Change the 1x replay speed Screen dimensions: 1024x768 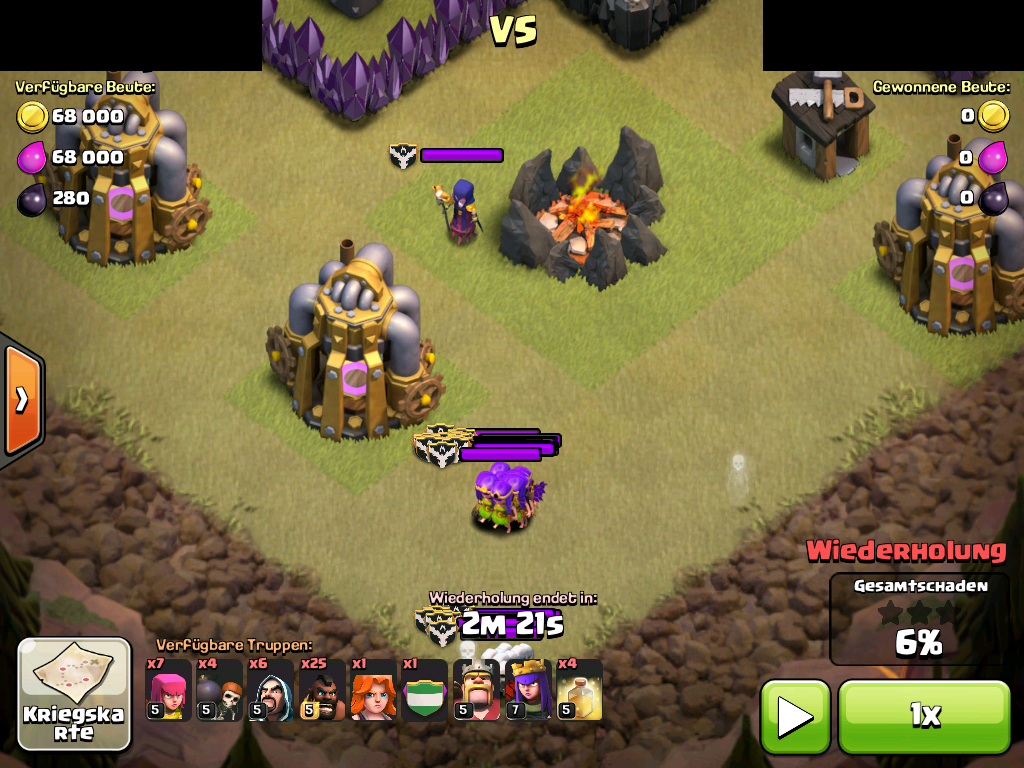tap(924, 716)
